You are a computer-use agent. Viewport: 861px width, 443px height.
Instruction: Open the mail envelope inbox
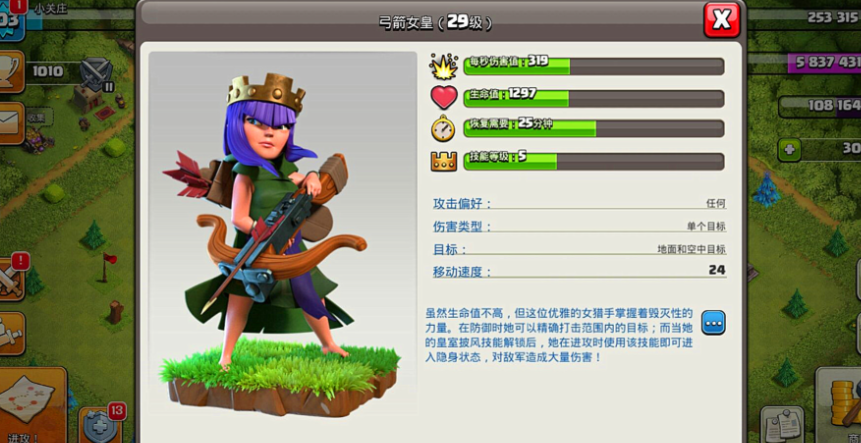pyautogui.click(x=9, y=121)
